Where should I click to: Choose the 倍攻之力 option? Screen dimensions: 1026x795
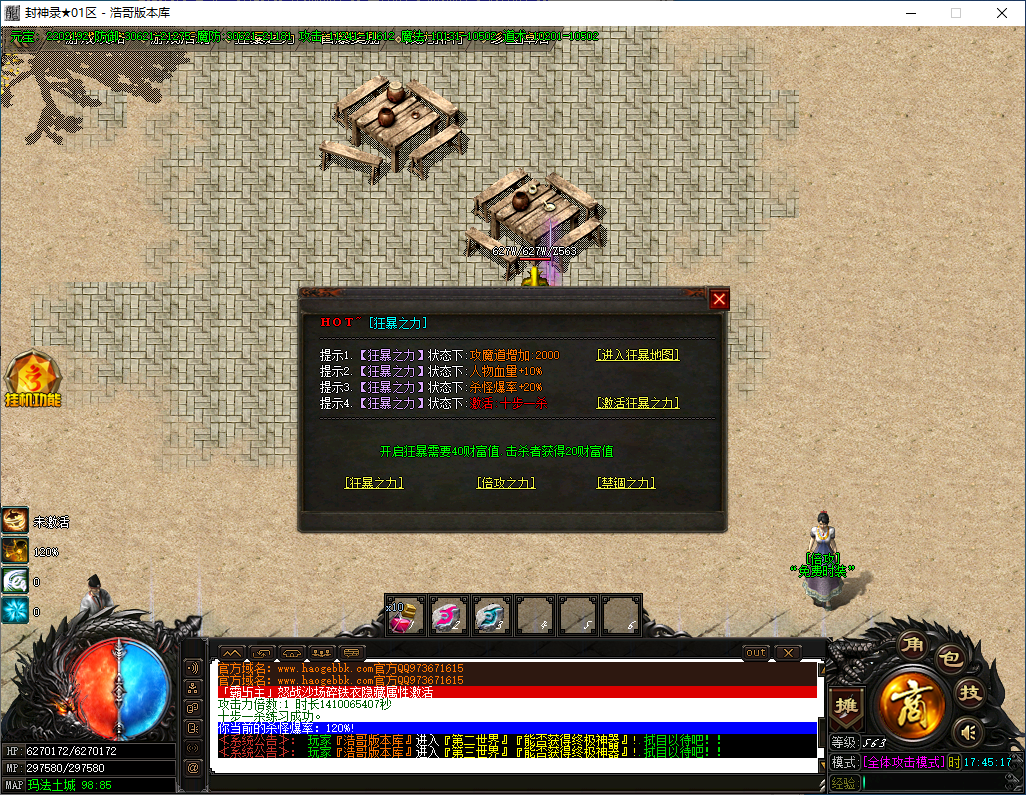[507, 482]
